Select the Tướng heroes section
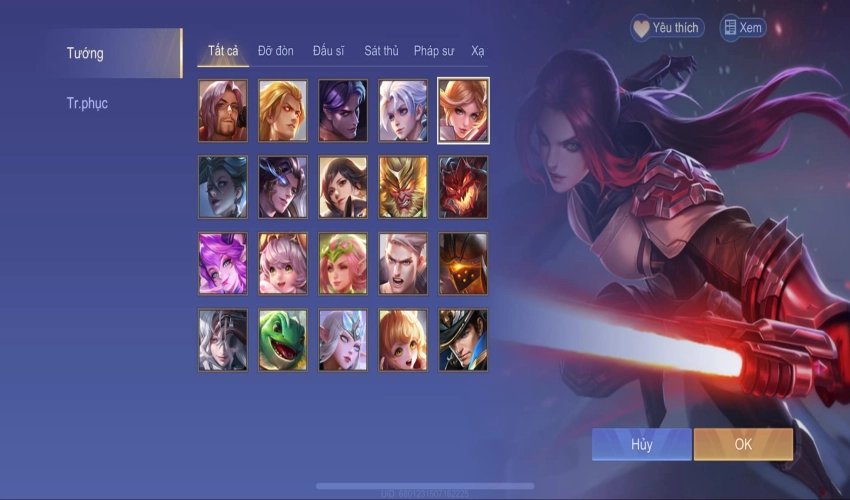Image resolution: width=850 pixels, height=500 pixels. click(x=85, y=53)
